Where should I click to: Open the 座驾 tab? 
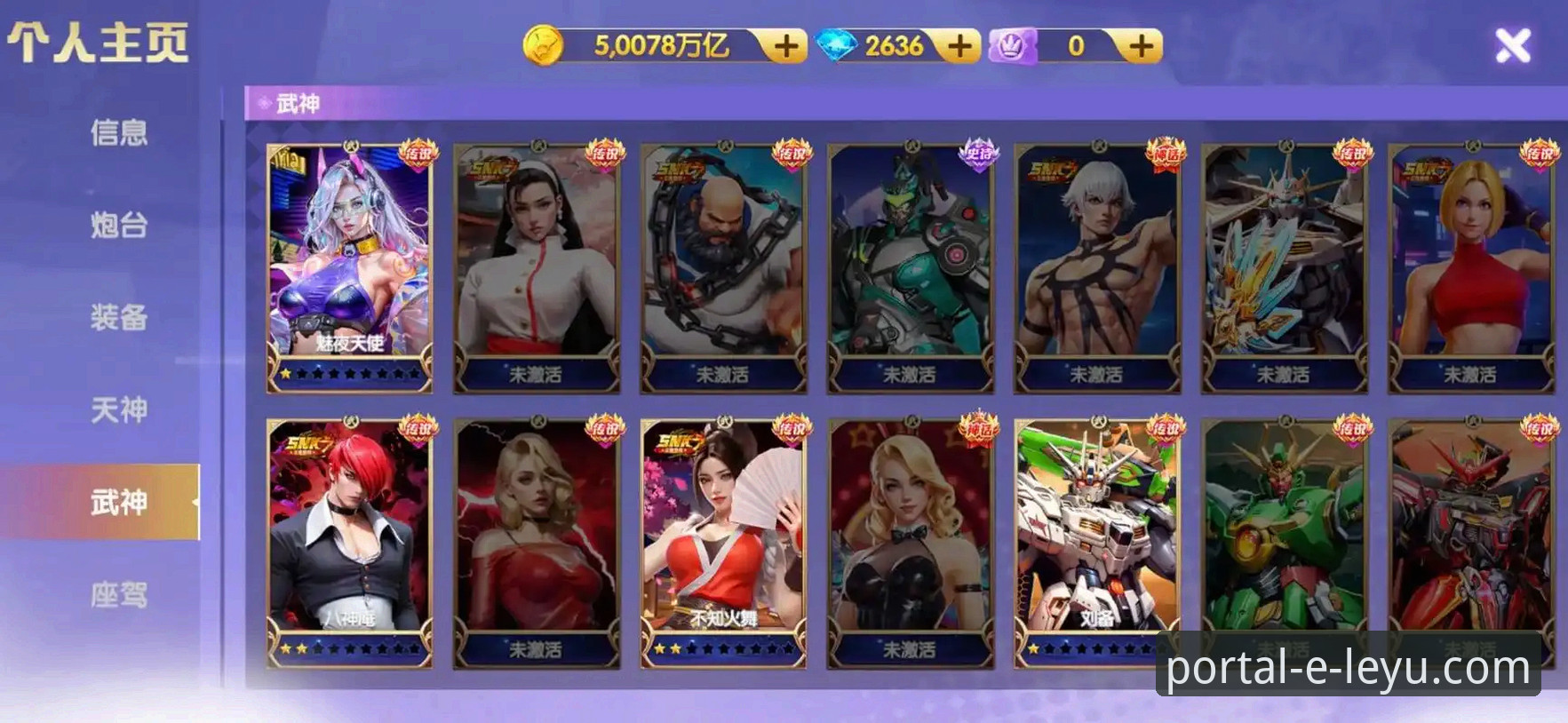[118, 595]
